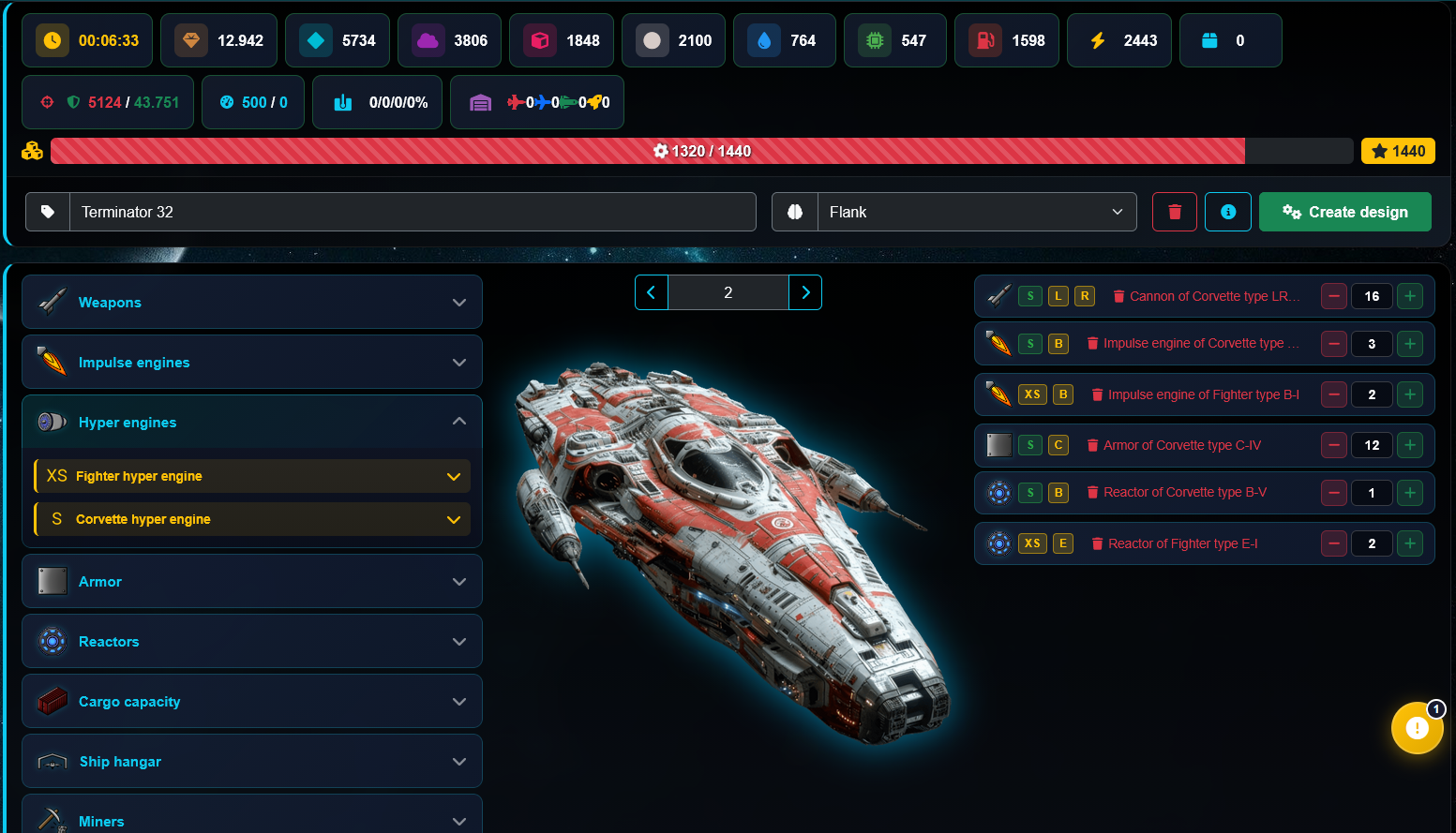Collapse the Hyper engines section
1456x833 pixels.
[x=458, y=422]
